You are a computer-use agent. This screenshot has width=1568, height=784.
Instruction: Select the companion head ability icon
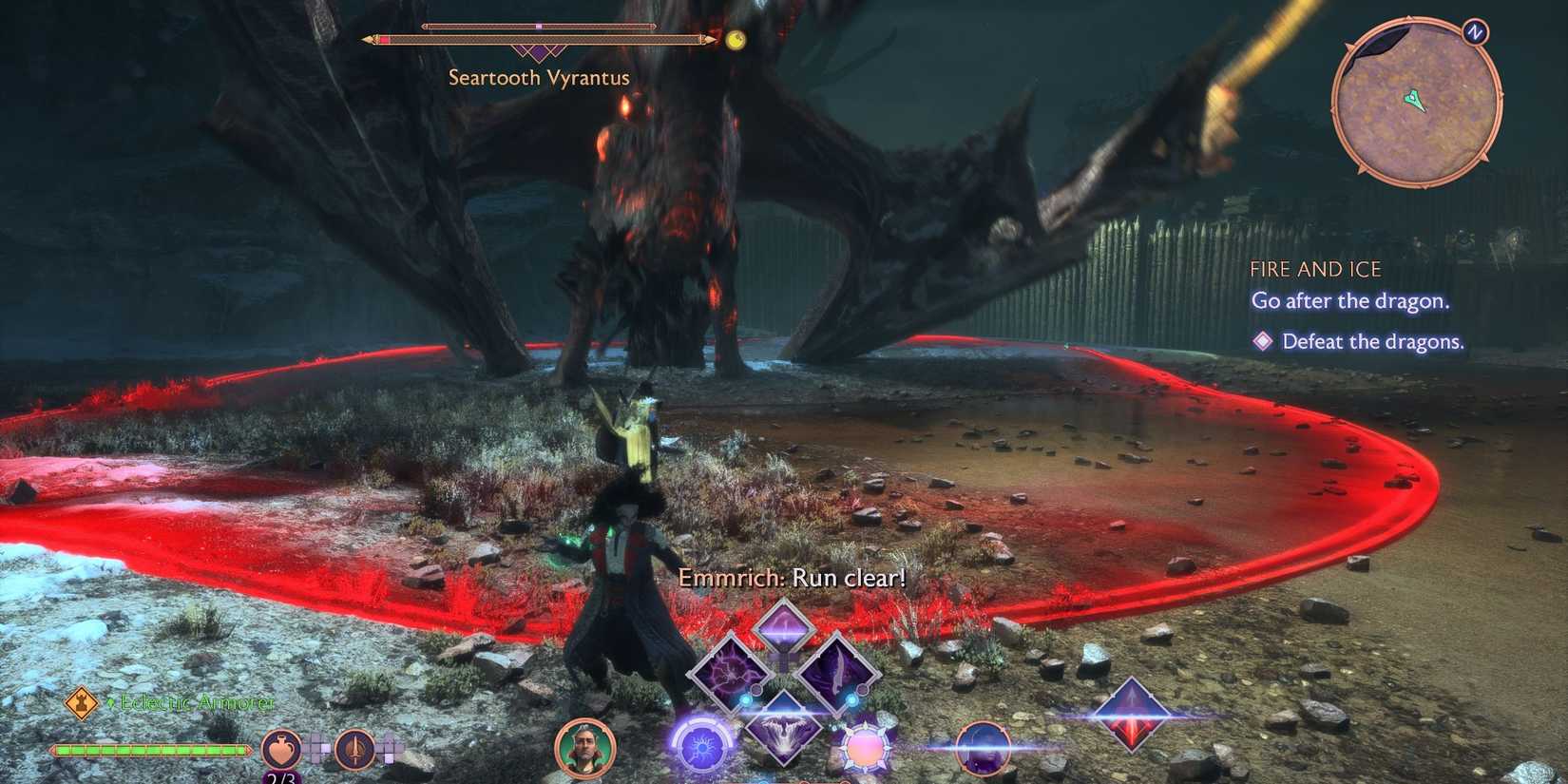point(984,747)
